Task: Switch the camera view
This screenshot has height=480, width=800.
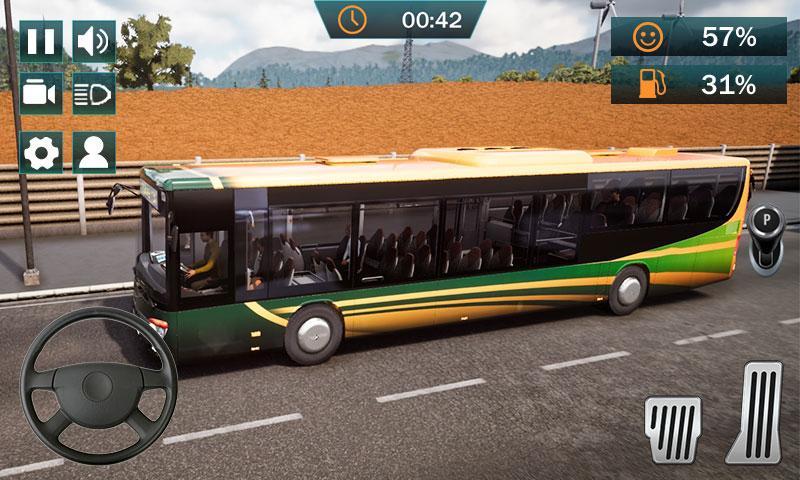Action: coord(41,93)
